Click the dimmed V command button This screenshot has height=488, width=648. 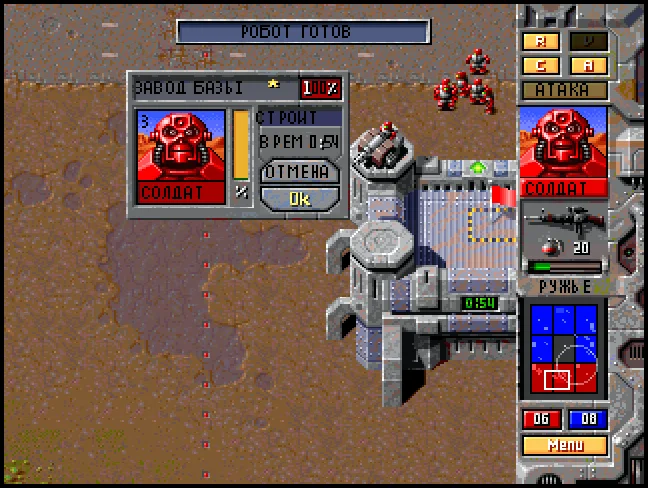(x=589, y=42)
